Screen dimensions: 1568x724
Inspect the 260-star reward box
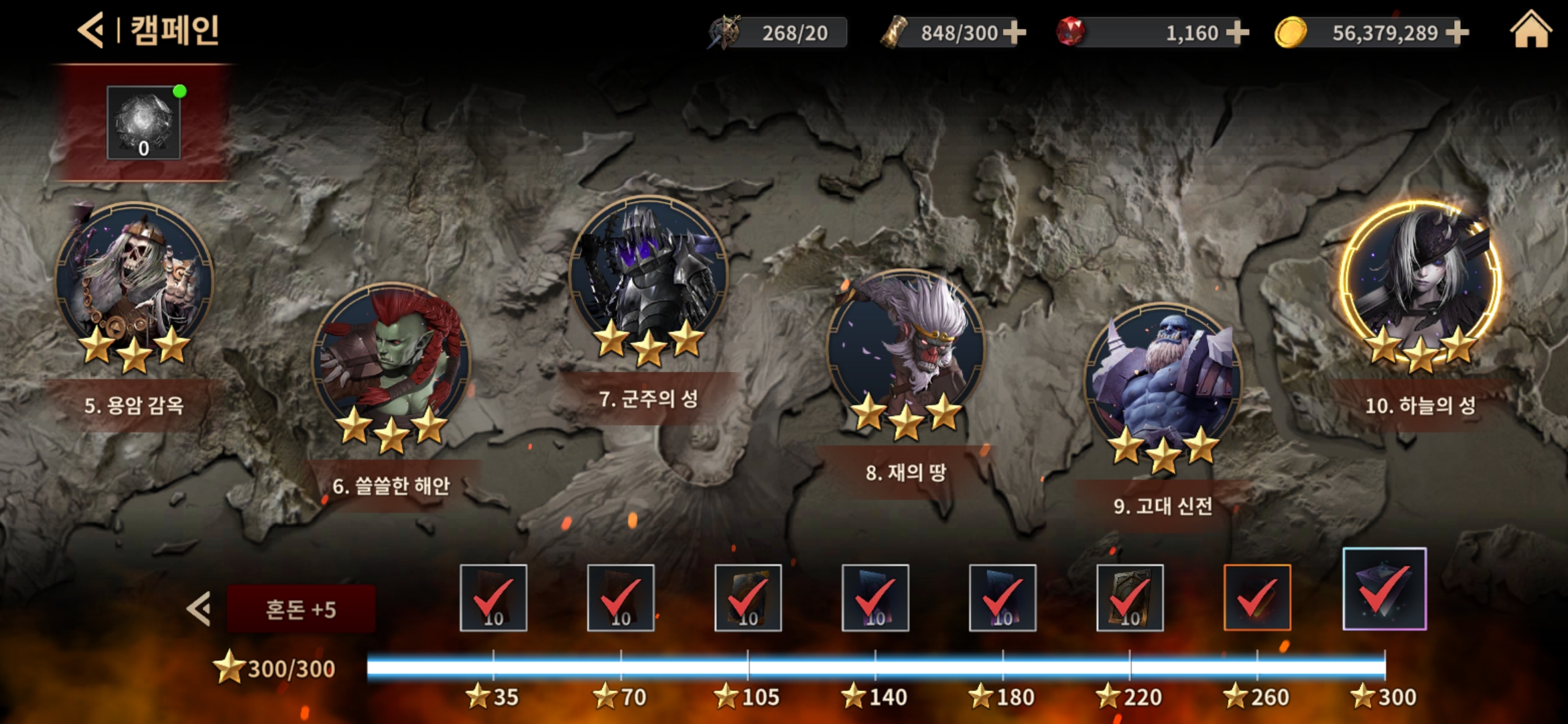coord(1257,597)
